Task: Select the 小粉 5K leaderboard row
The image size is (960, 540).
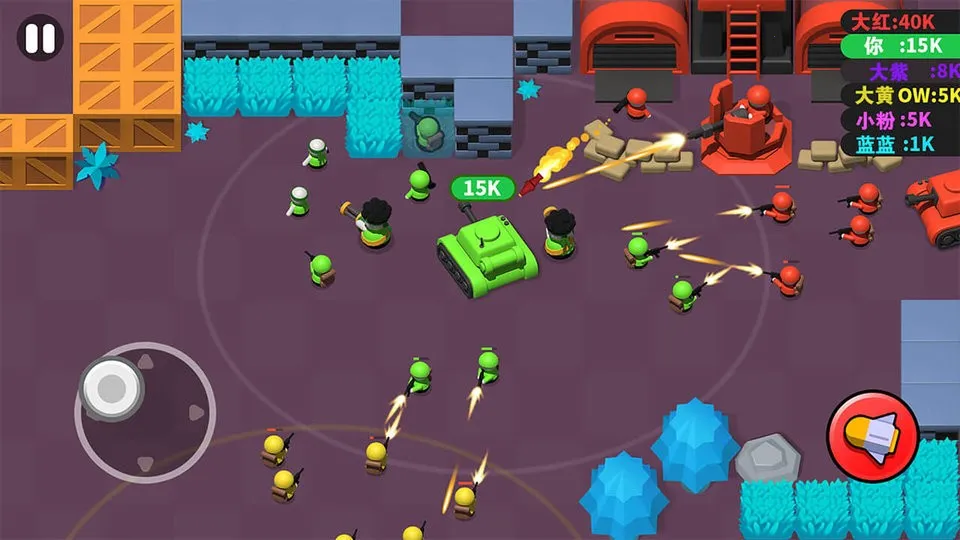Action: [900, 119]
